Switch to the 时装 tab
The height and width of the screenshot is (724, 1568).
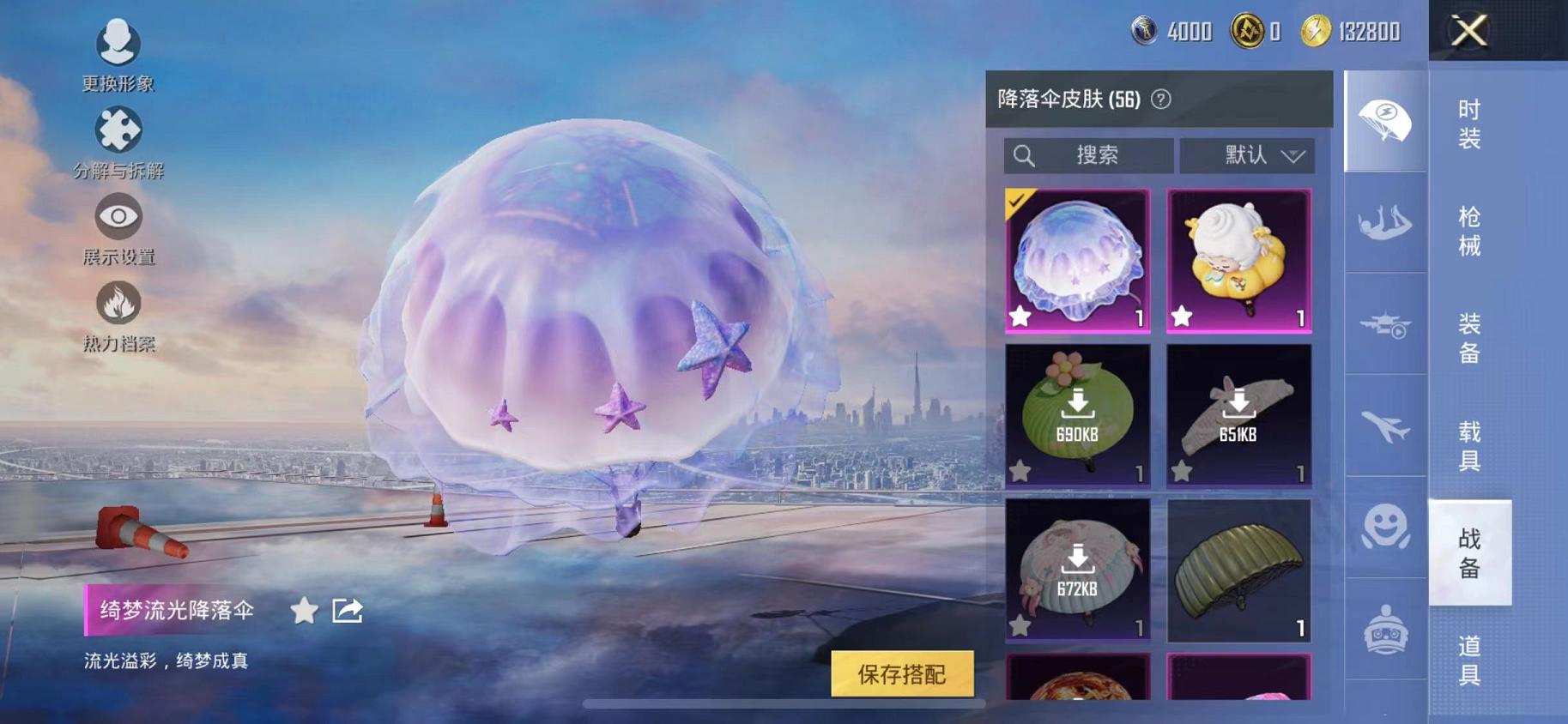coord(1468,127)
